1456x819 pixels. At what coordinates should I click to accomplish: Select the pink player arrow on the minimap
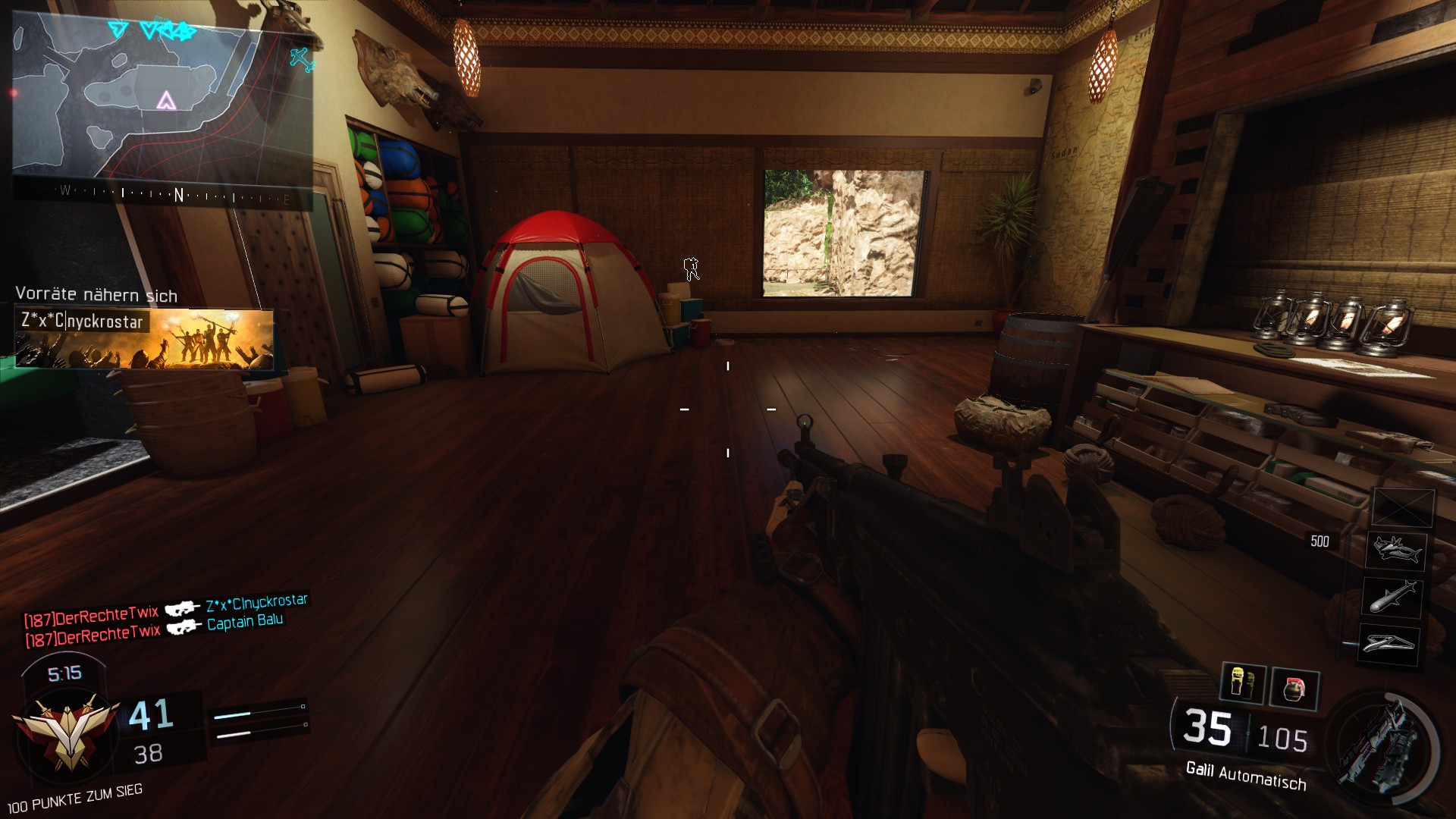tap(166, 100)
